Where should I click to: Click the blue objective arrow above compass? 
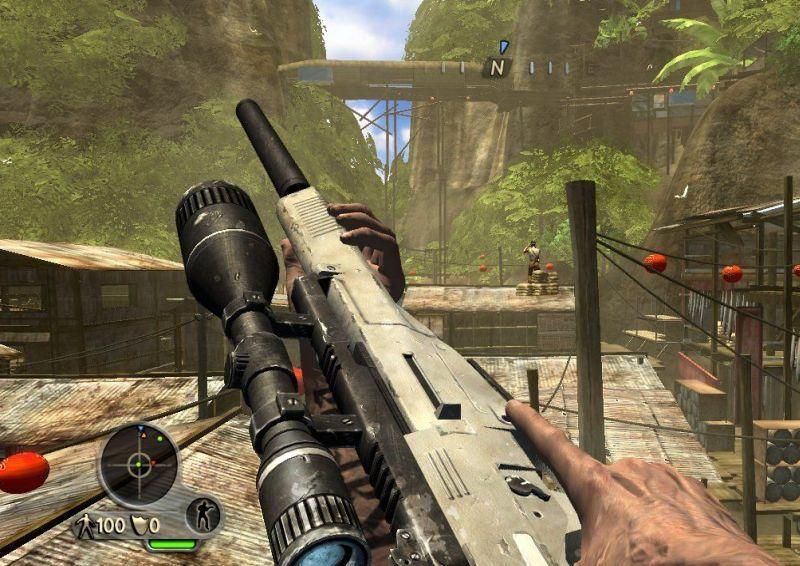504,46
